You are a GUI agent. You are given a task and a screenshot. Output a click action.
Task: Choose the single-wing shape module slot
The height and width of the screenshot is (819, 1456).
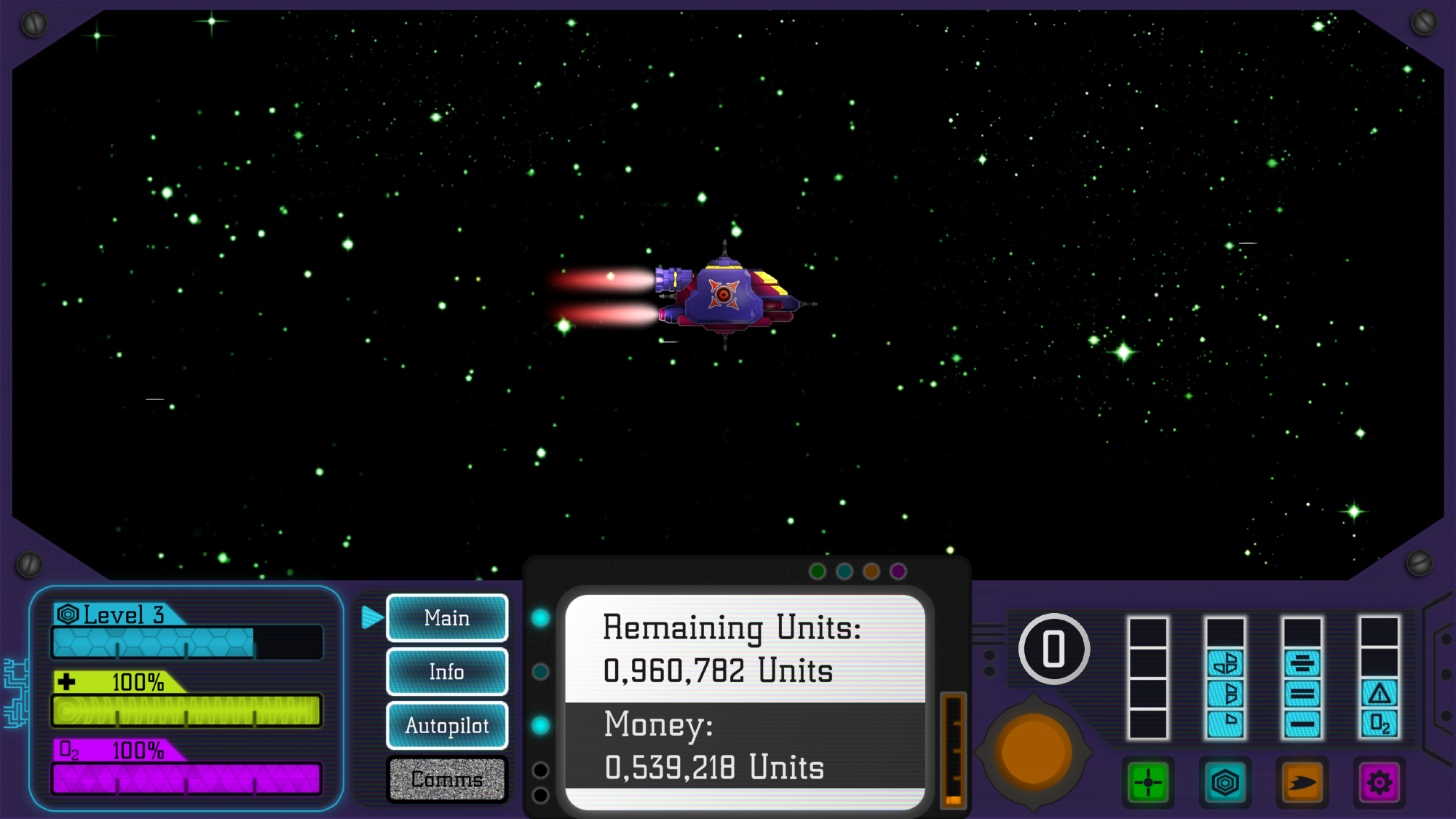1225,723
